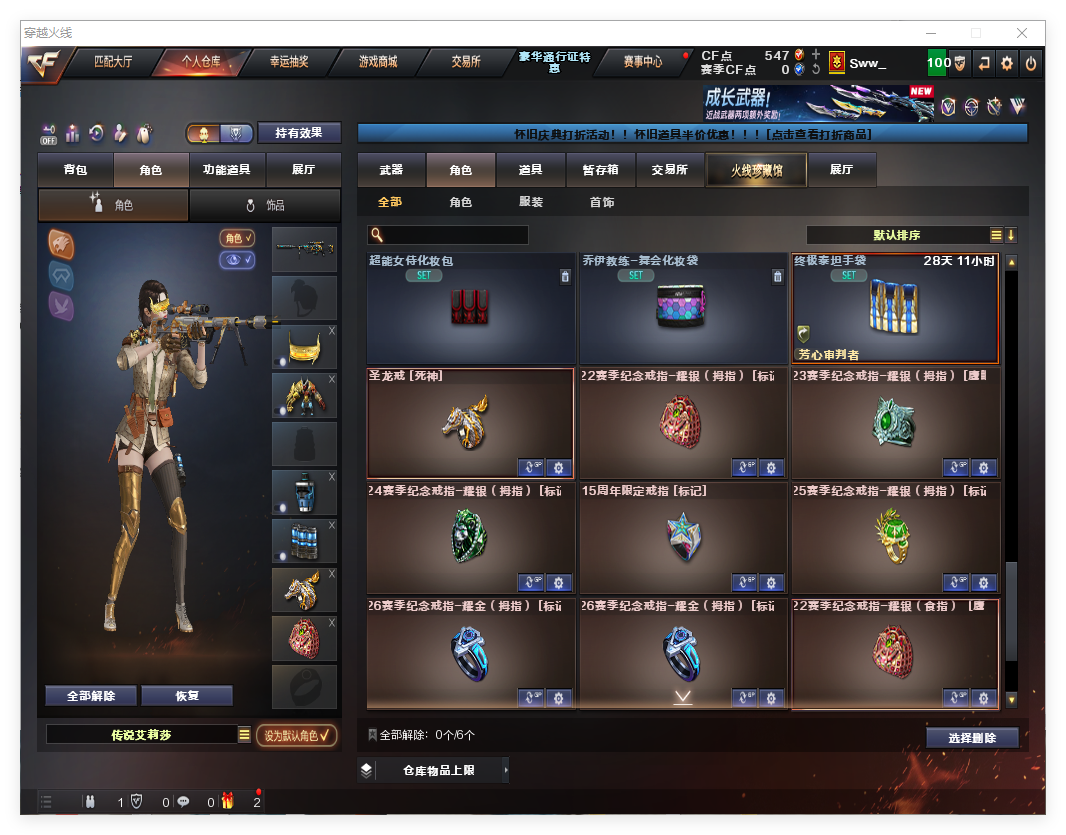Filter items by 服装 clothing
1066x835 pixels.
531,202
